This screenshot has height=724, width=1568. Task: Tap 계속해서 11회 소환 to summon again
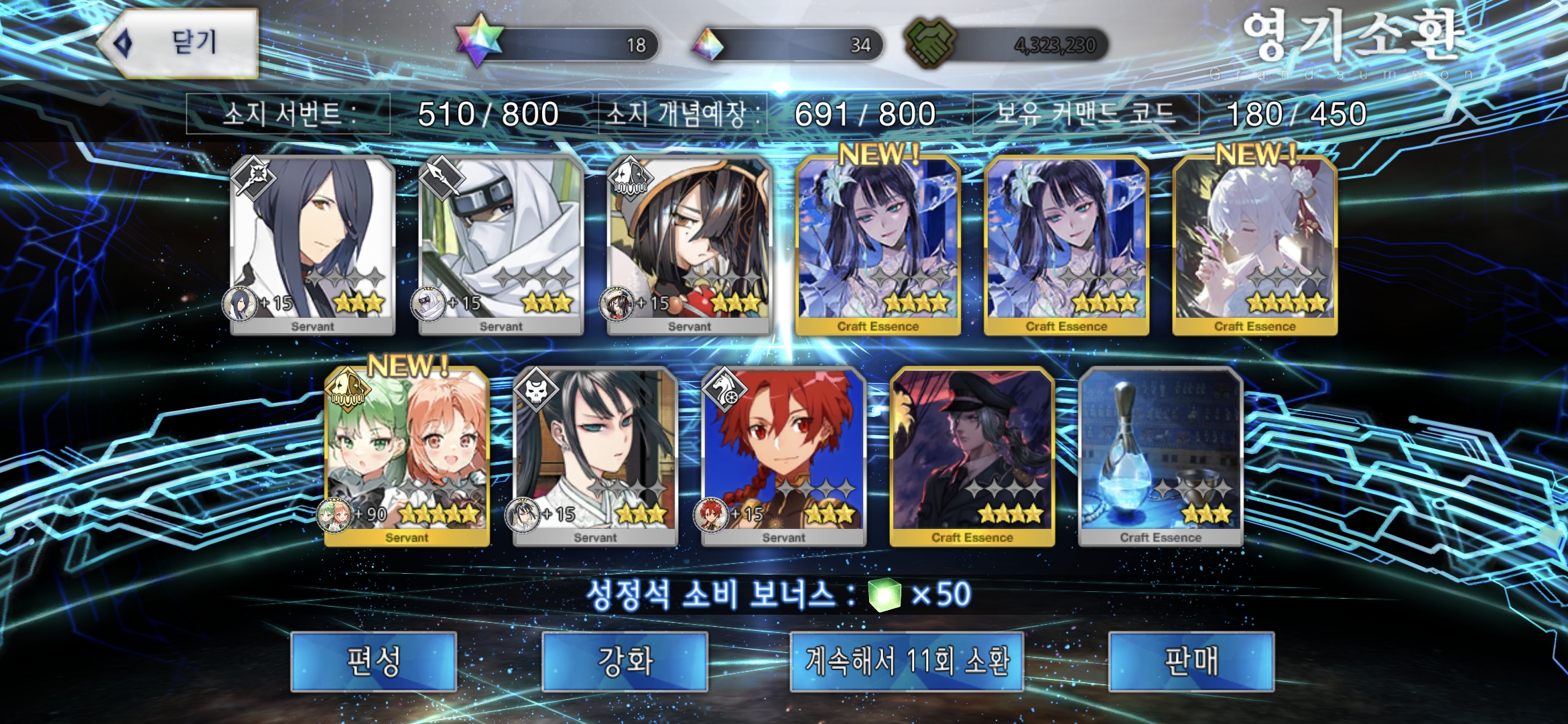pyautogui.click(x=907, y=661)
